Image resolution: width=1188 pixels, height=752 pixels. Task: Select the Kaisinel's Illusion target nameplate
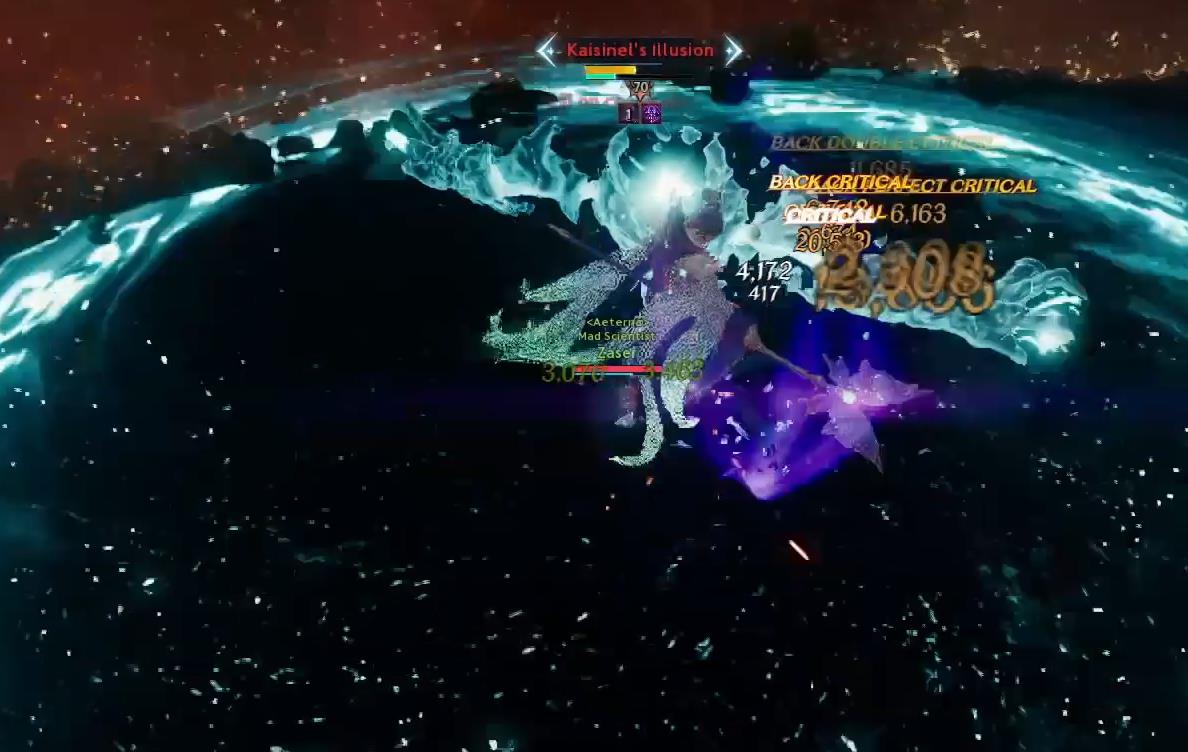coord(640,50)
